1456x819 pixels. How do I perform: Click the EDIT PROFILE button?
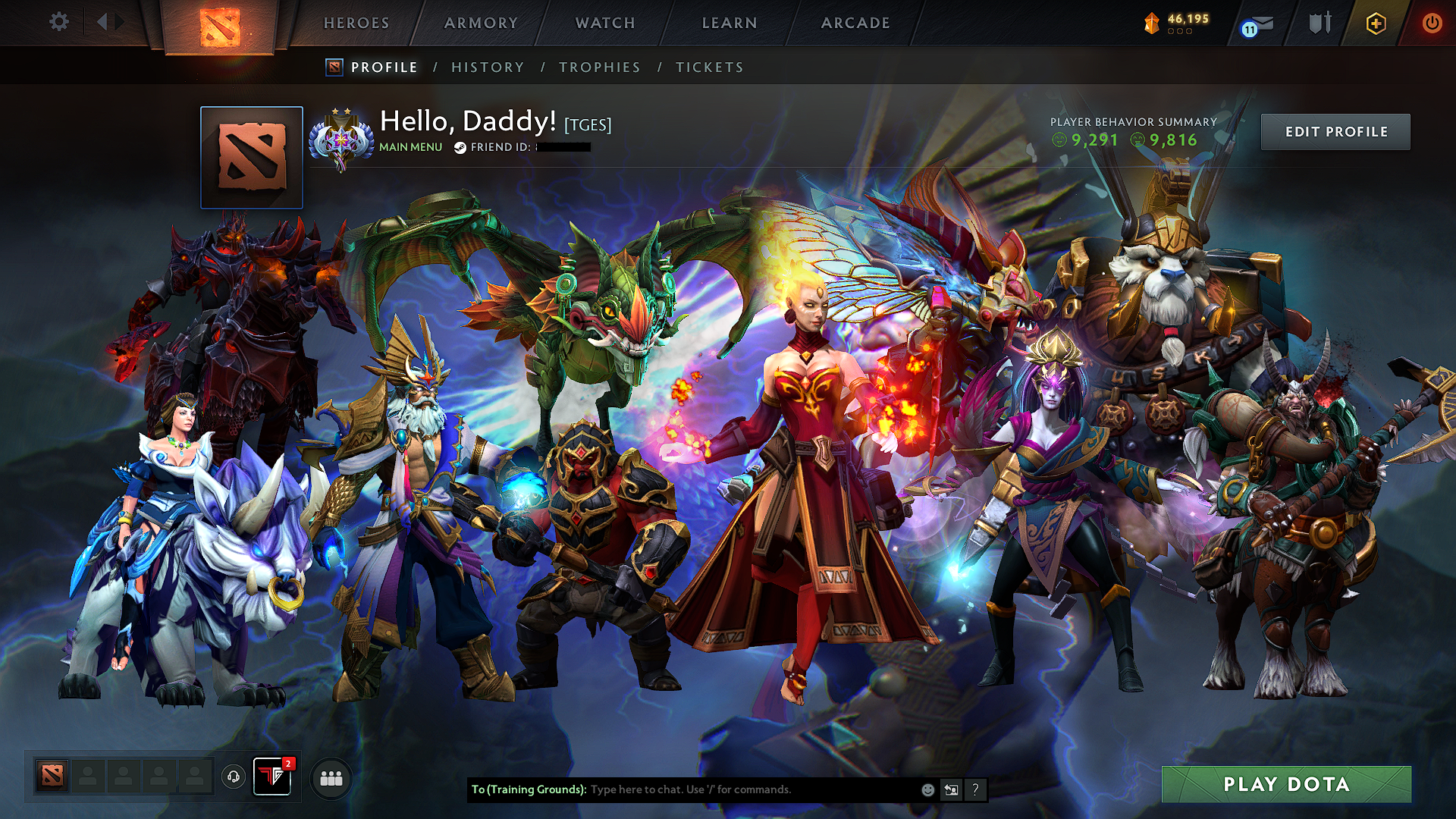click(1335, 131)
